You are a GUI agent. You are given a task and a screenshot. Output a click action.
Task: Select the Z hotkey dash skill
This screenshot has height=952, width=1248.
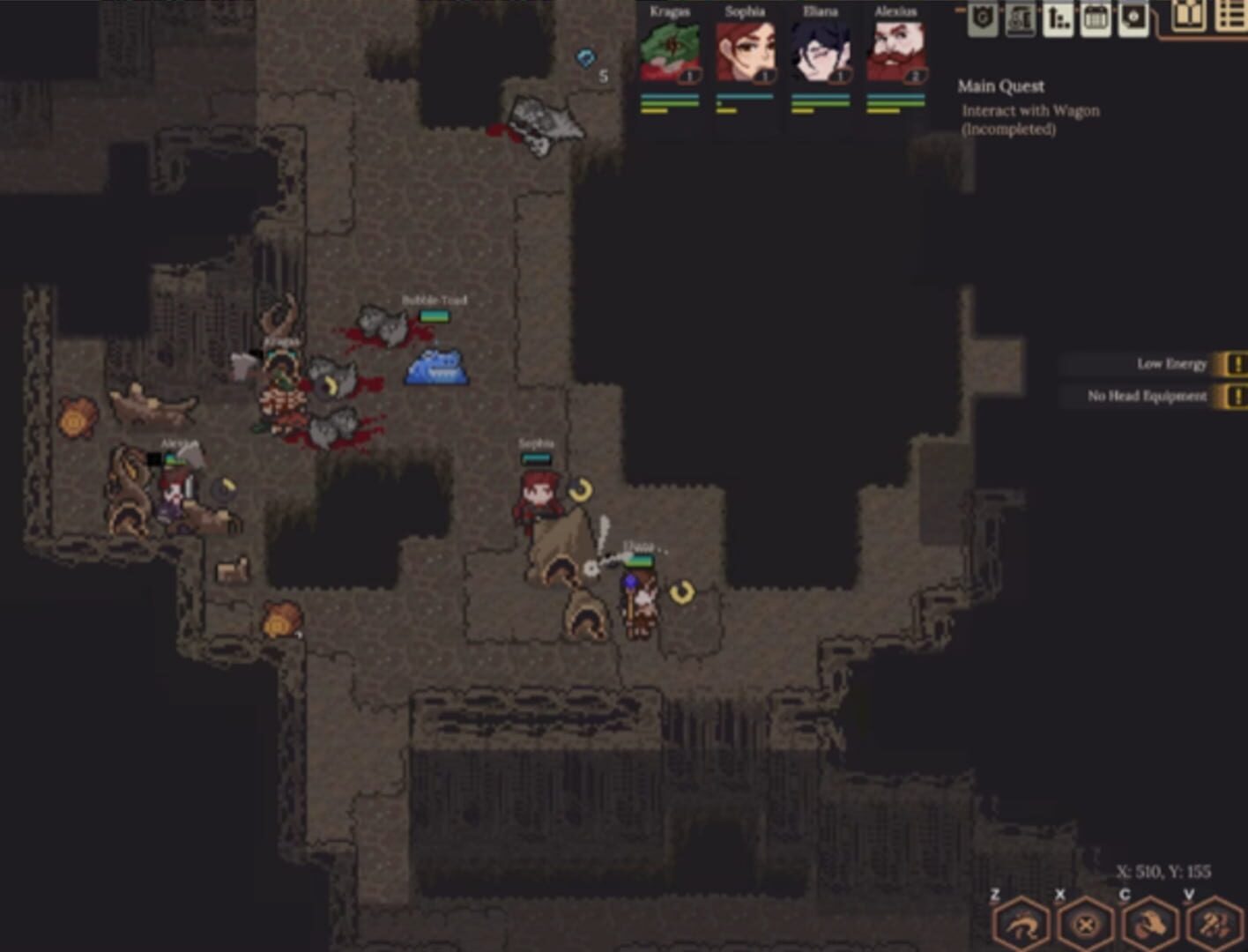1022,926
